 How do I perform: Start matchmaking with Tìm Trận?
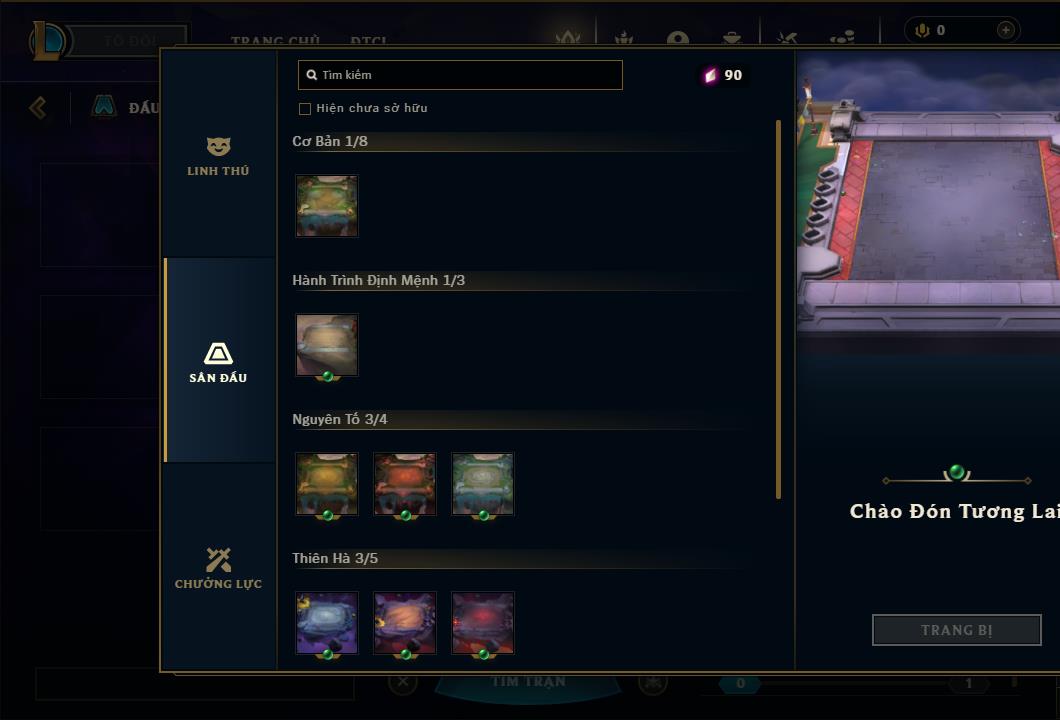[528, 682]
